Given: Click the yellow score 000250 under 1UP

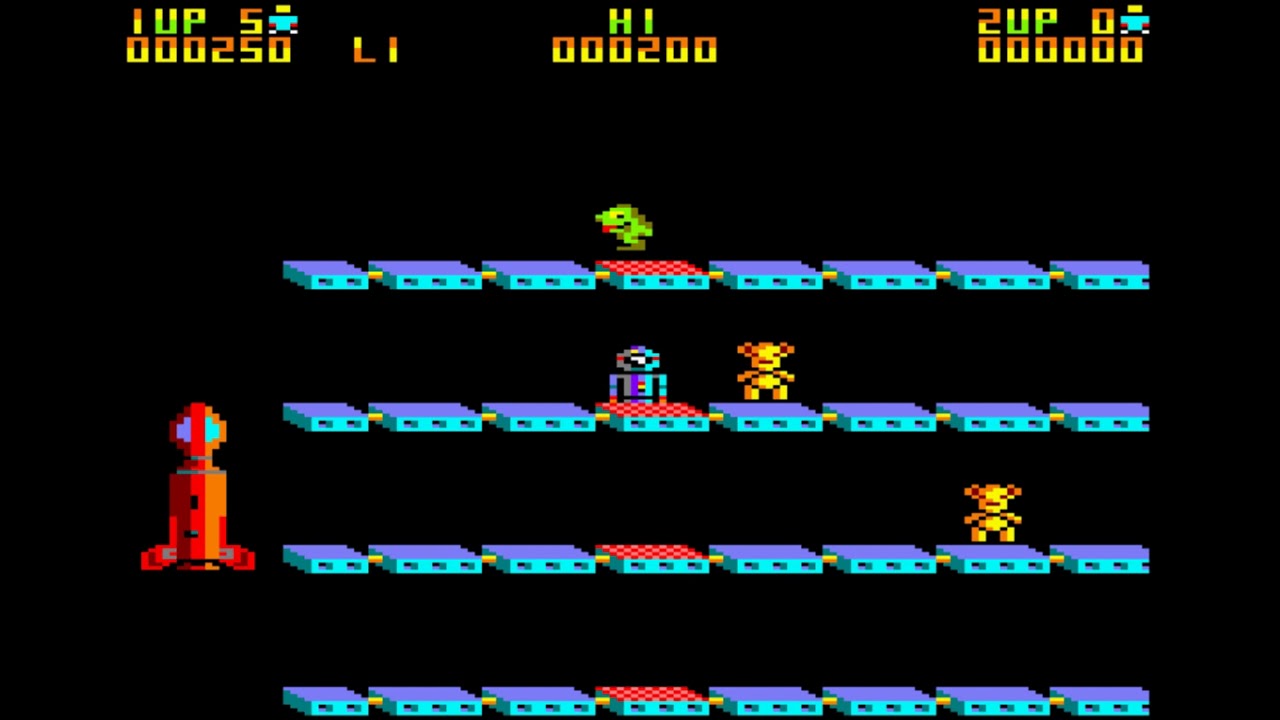Looking at the screenshot, I should pos(205,50).
